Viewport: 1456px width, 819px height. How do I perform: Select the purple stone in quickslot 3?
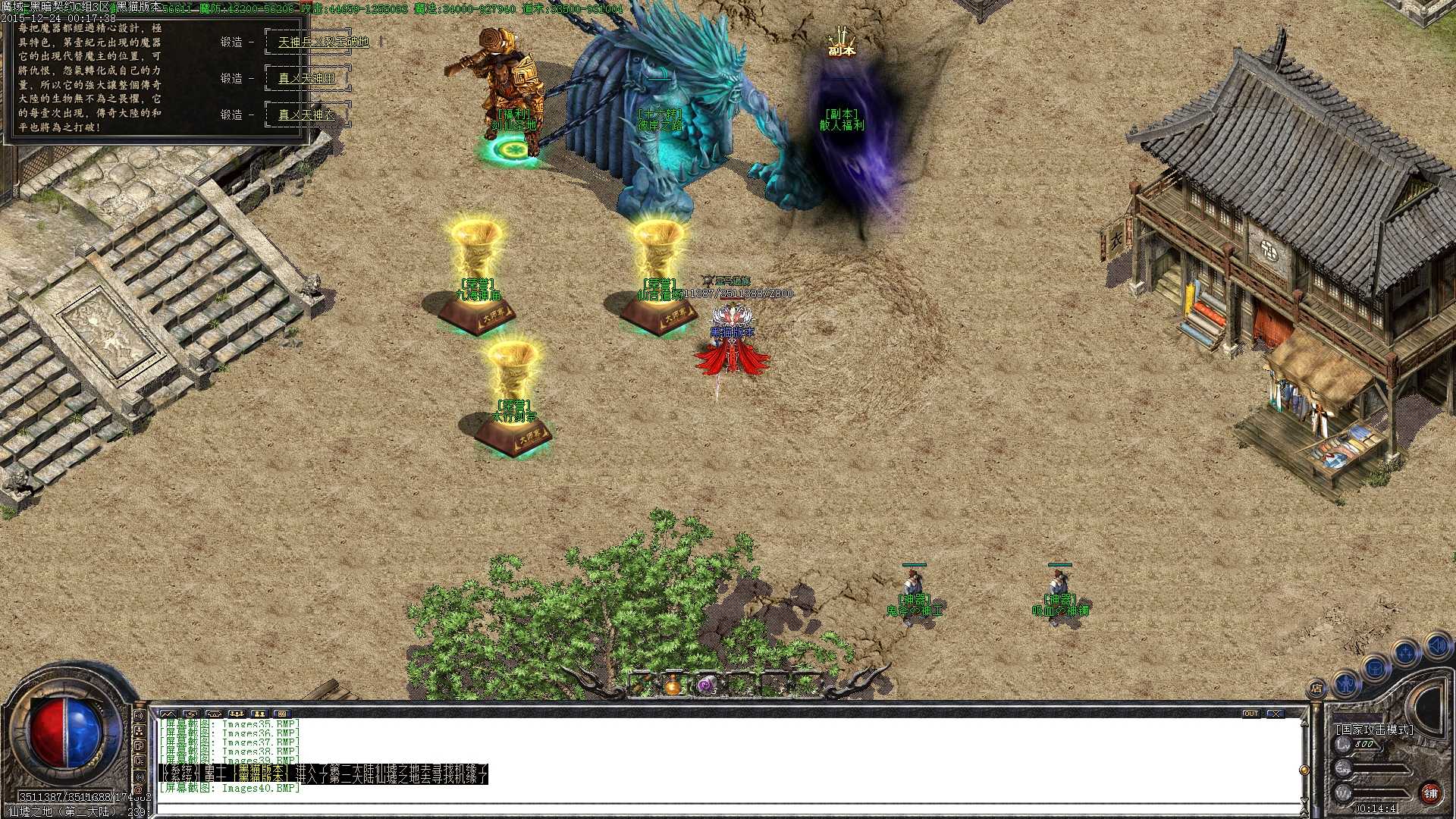point(706,685)
